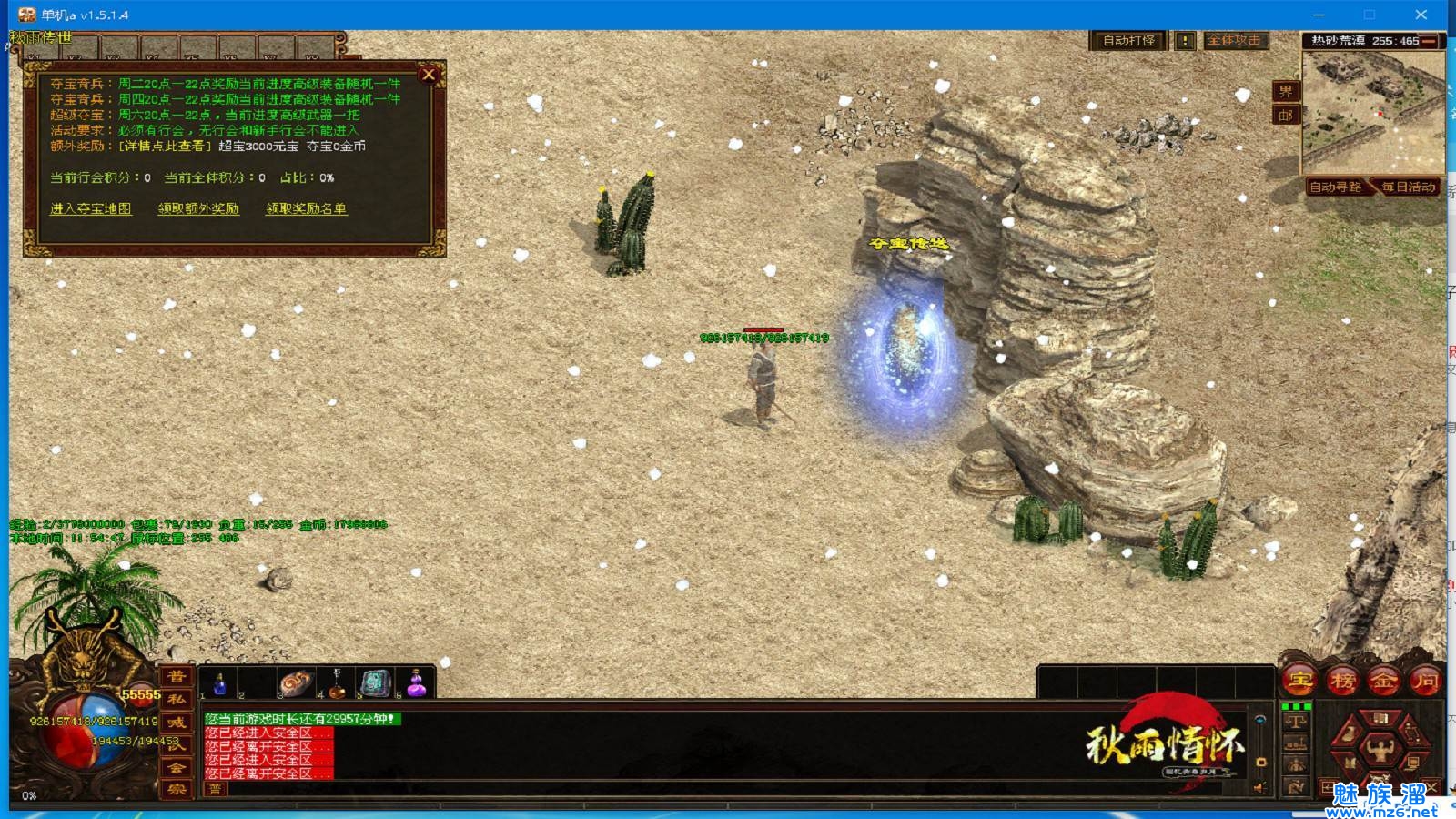Click the yellow exclamation mark button
1456x819 pixels.
[1185, 41]
